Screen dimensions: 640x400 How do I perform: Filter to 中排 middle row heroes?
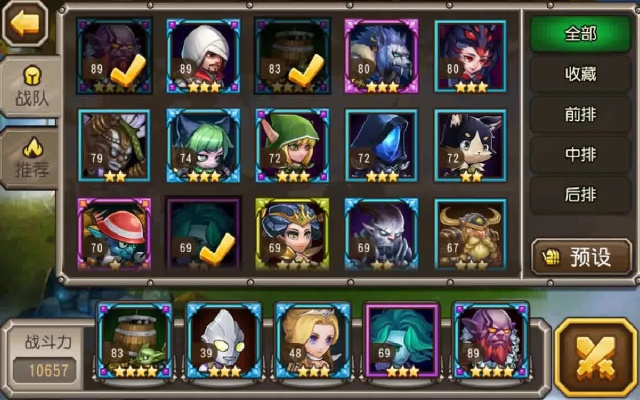pyautogui.click(x=580, y=154)
